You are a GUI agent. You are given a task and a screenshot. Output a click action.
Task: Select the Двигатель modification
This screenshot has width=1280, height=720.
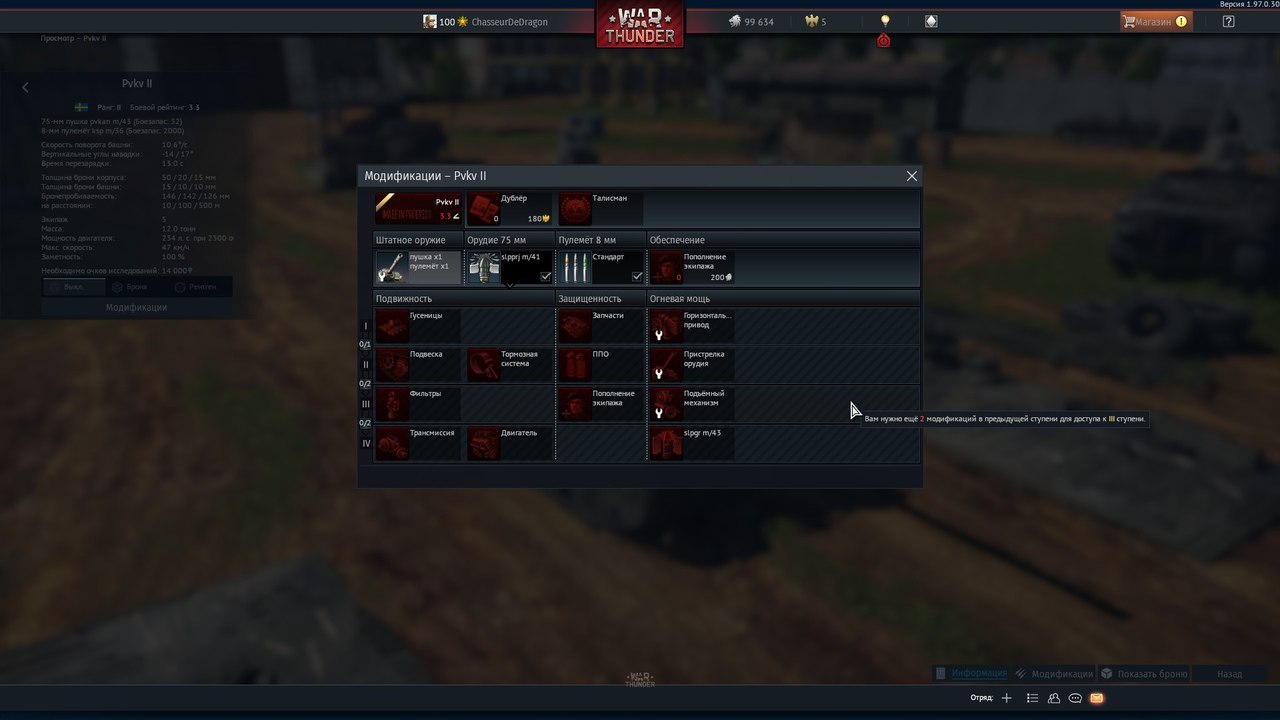[x=509, y=443]
